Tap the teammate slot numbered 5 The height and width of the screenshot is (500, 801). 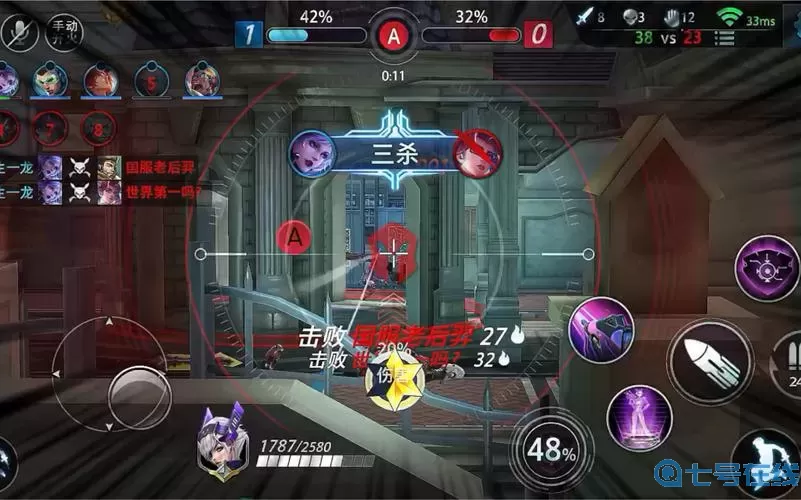coord(151,81)
